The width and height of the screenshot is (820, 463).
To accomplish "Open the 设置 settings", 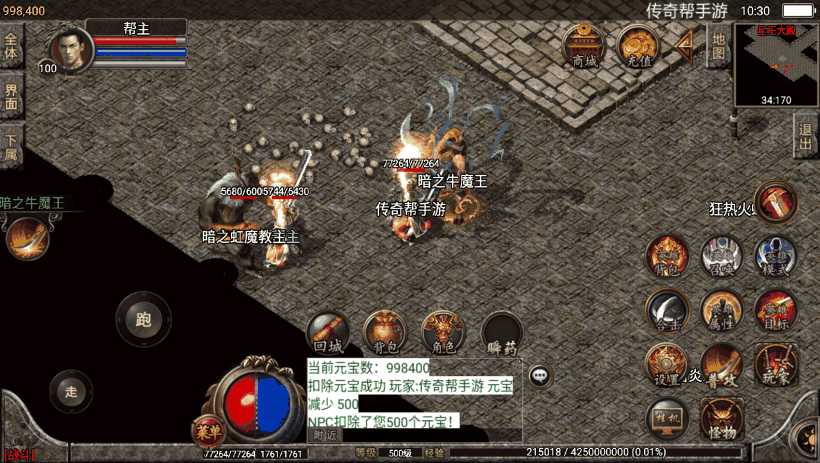I will (666, 365).
